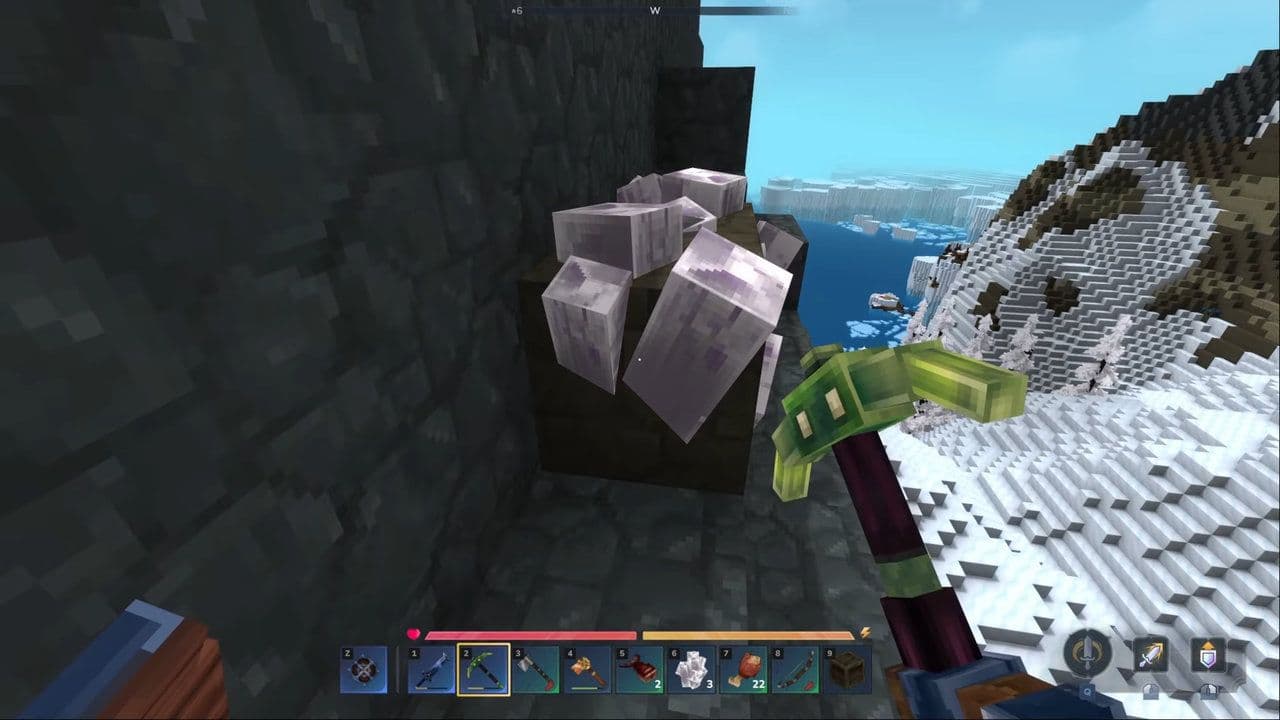This screenshot has height=720, width=1280.
Task: Select the cooked meat drumstick slot
Action: [743, 669]
